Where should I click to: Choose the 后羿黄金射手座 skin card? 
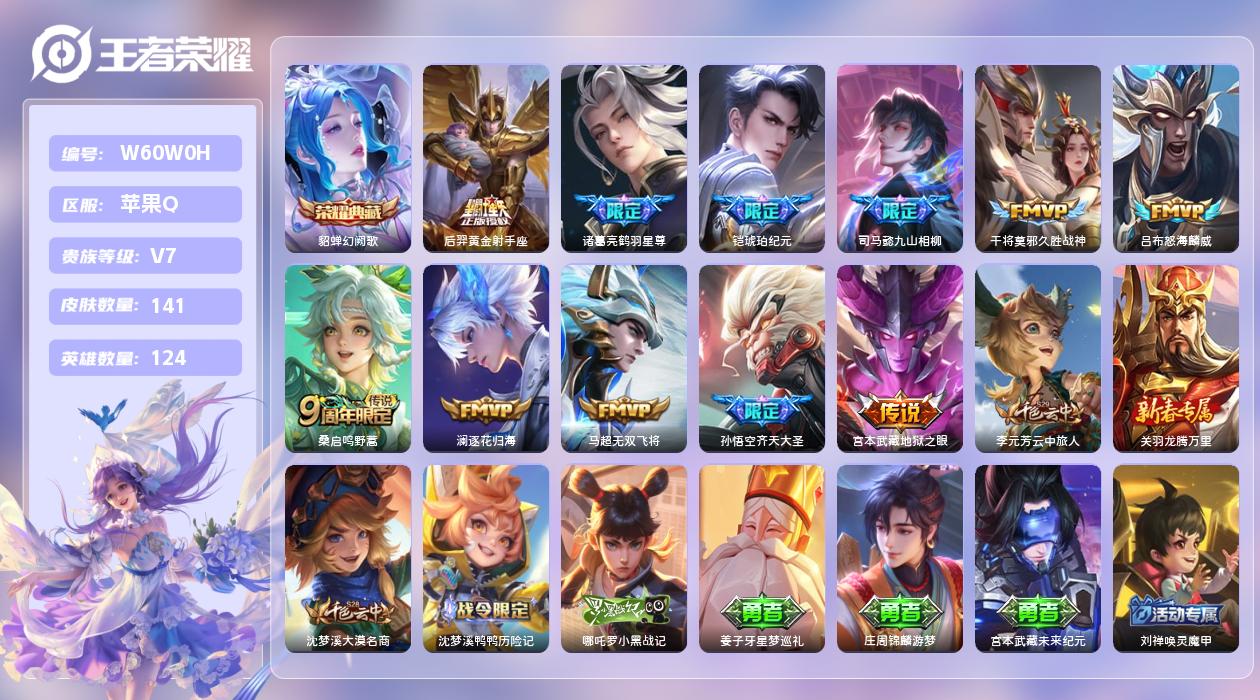486,158
